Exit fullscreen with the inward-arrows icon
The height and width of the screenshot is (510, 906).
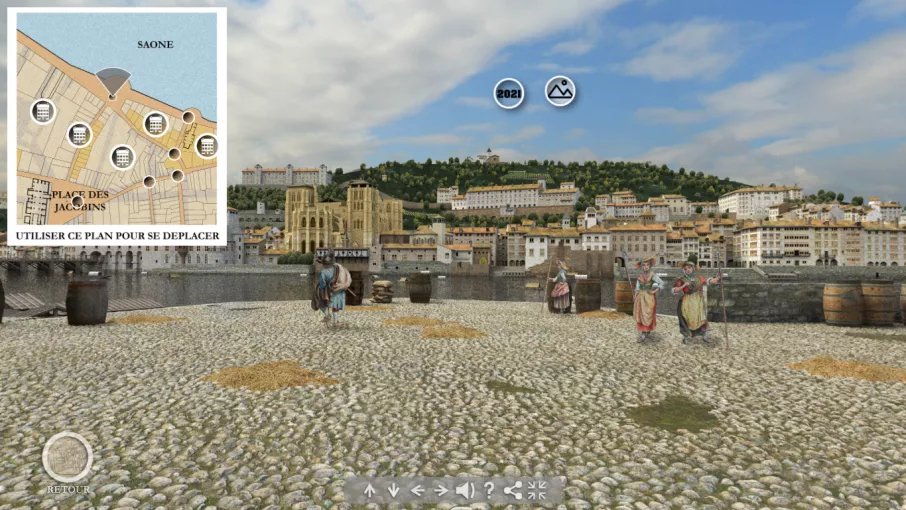tap(538, 490)
